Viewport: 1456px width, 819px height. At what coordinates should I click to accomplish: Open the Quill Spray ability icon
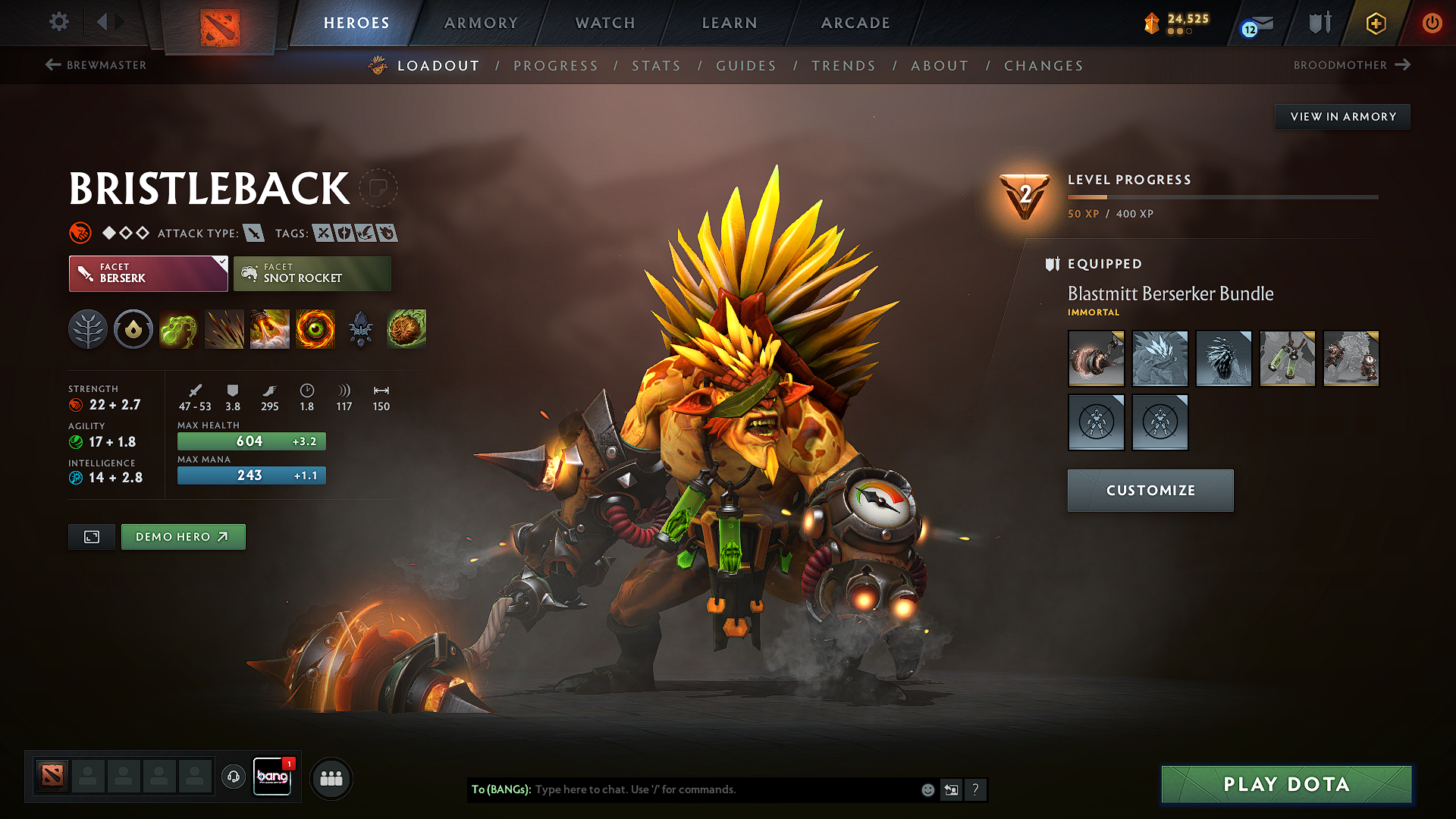[224, 329]
